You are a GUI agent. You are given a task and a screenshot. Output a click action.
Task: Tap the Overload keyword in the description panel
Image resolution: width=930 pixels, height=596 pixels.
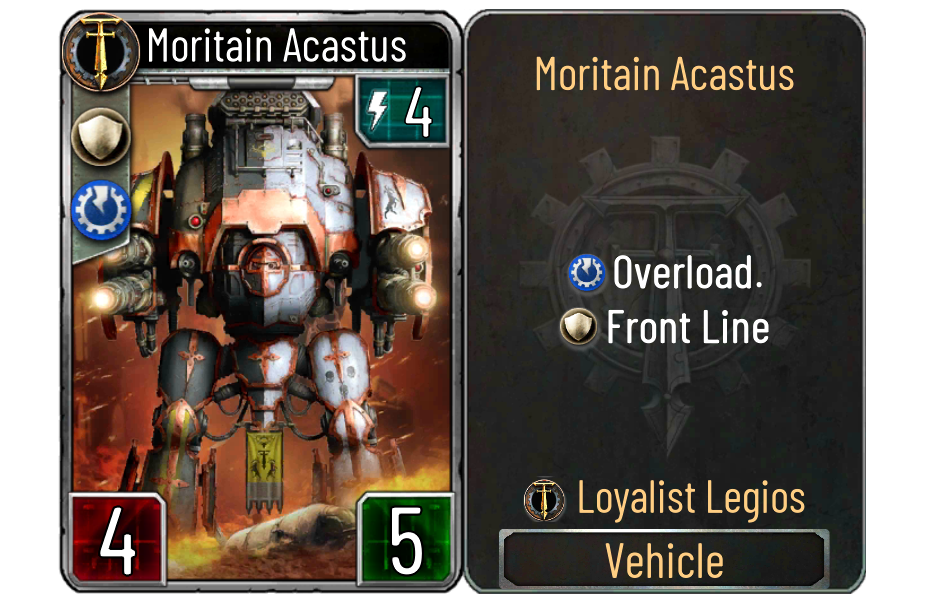[687, 273]
